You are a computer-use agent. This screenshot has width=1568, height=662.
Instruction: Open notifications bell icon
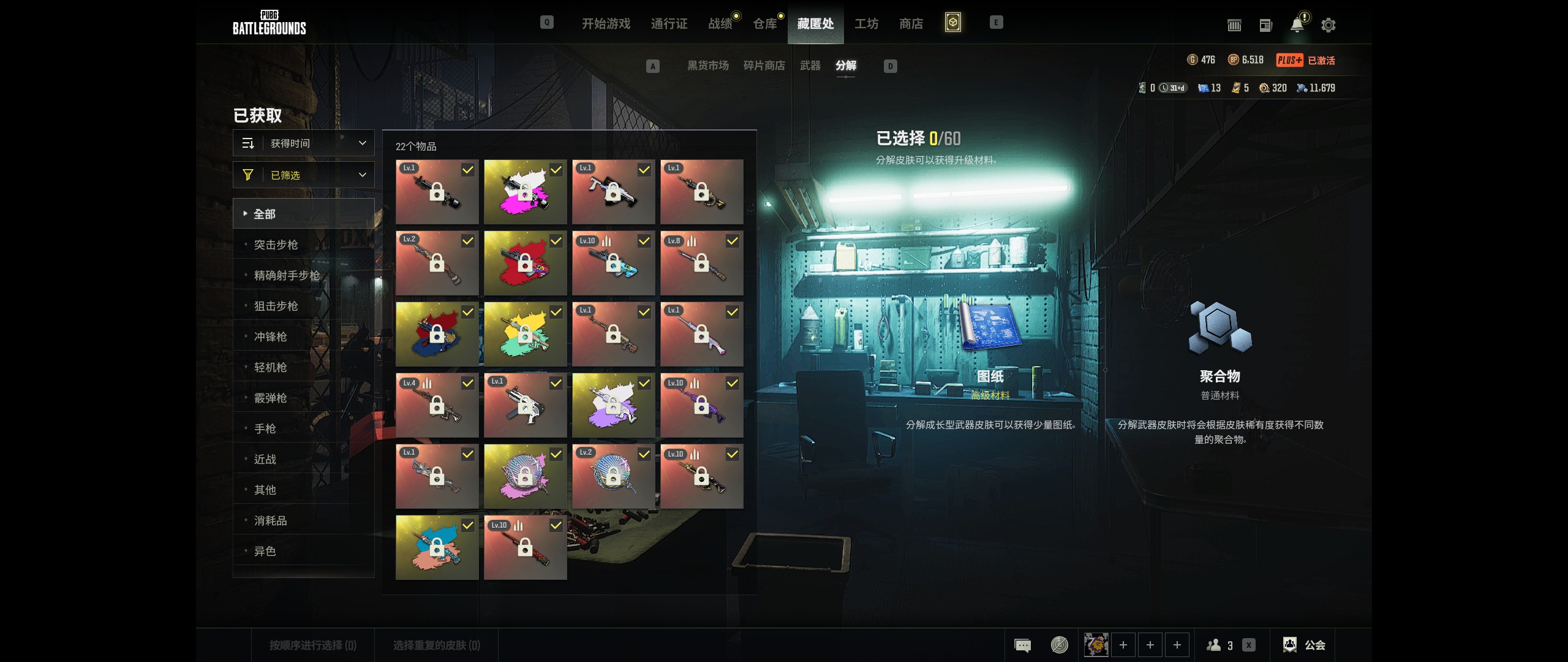click(1297, 25)
